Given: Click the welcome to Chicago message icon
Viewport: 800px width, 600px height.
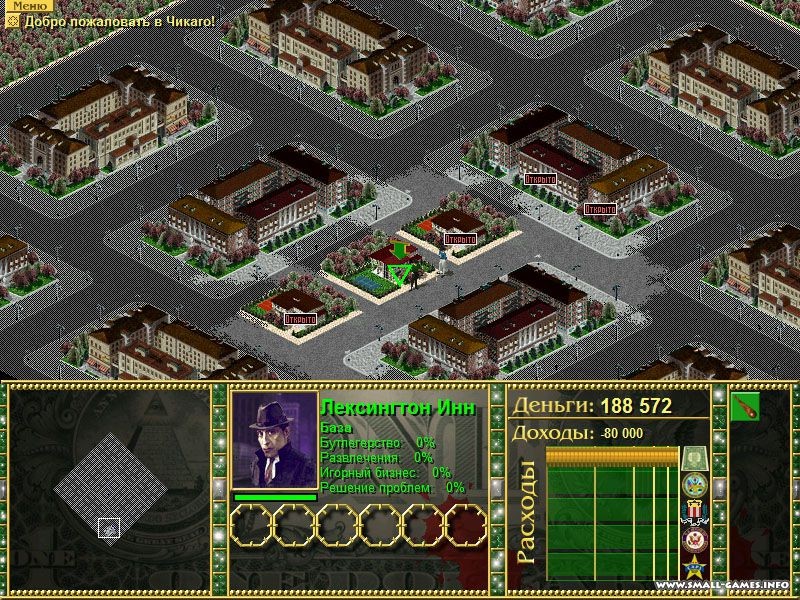Looking at the screenshot, I should click(x=13, y=20).
